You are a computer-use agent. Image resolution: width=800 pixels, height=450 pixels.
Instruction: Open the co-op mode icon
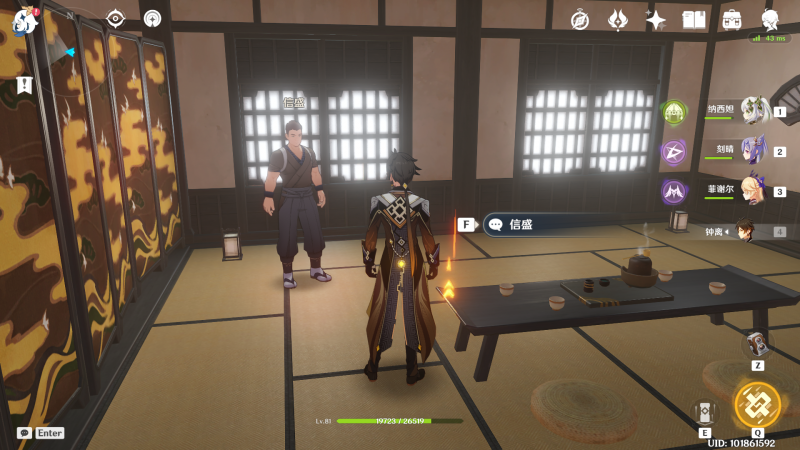152,18
